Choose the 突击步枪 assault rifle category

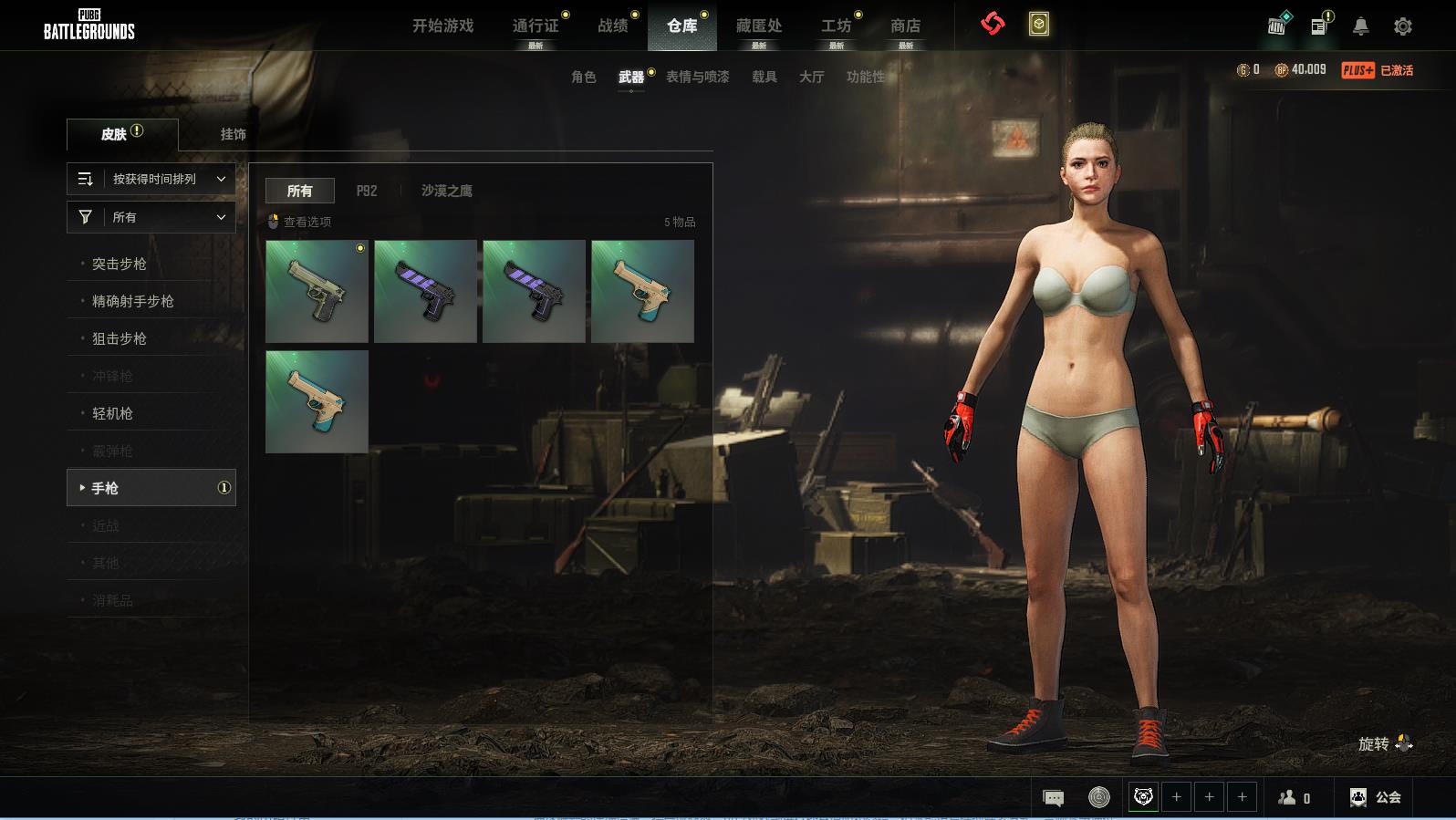[x=120, y=264]
